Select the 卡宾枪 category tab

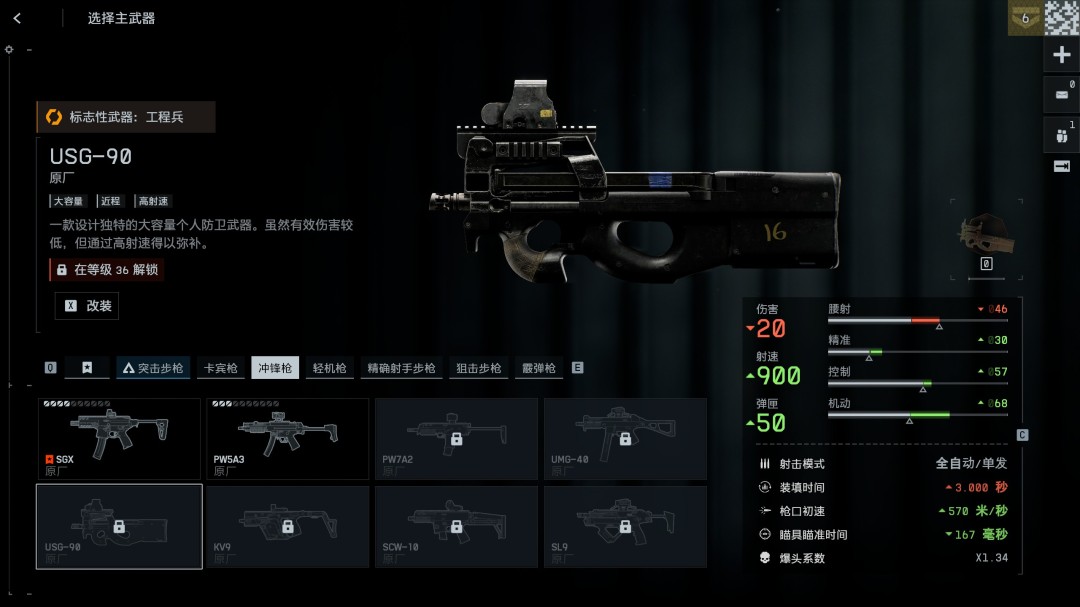click(x=220, y=368)
